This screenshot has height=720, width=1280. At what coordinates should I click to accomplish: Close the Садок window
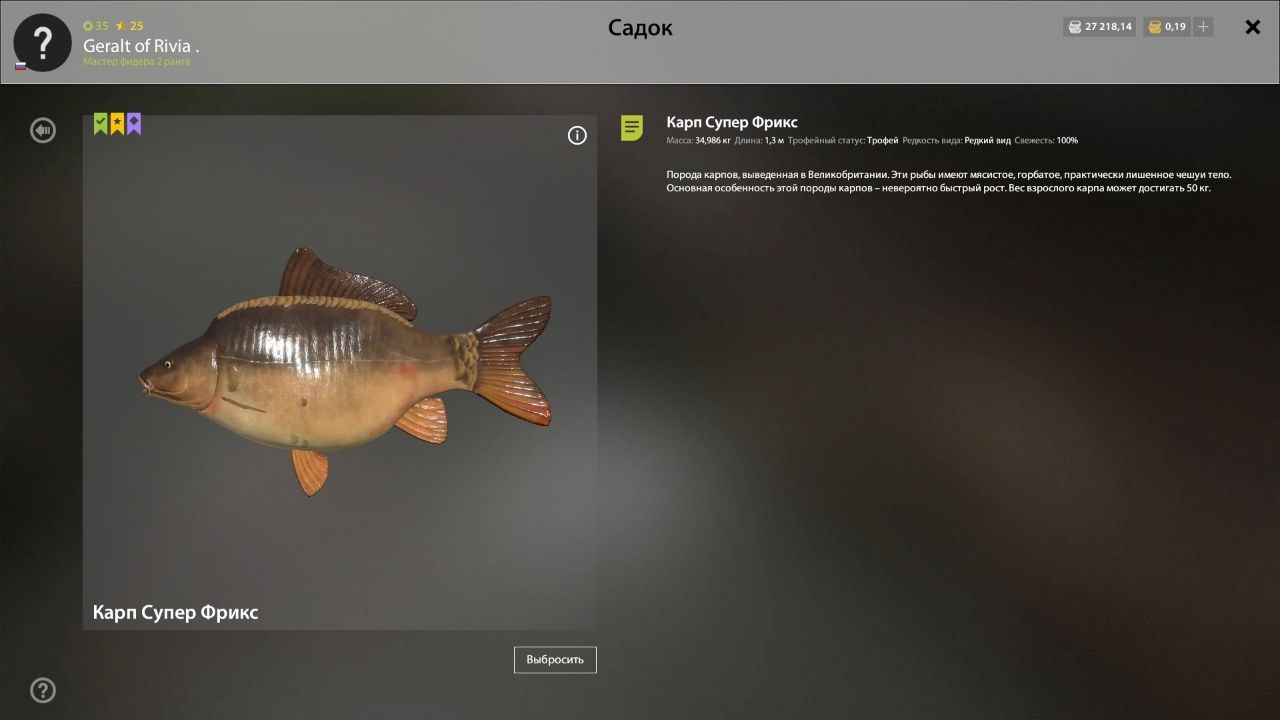pos(1252,27)
